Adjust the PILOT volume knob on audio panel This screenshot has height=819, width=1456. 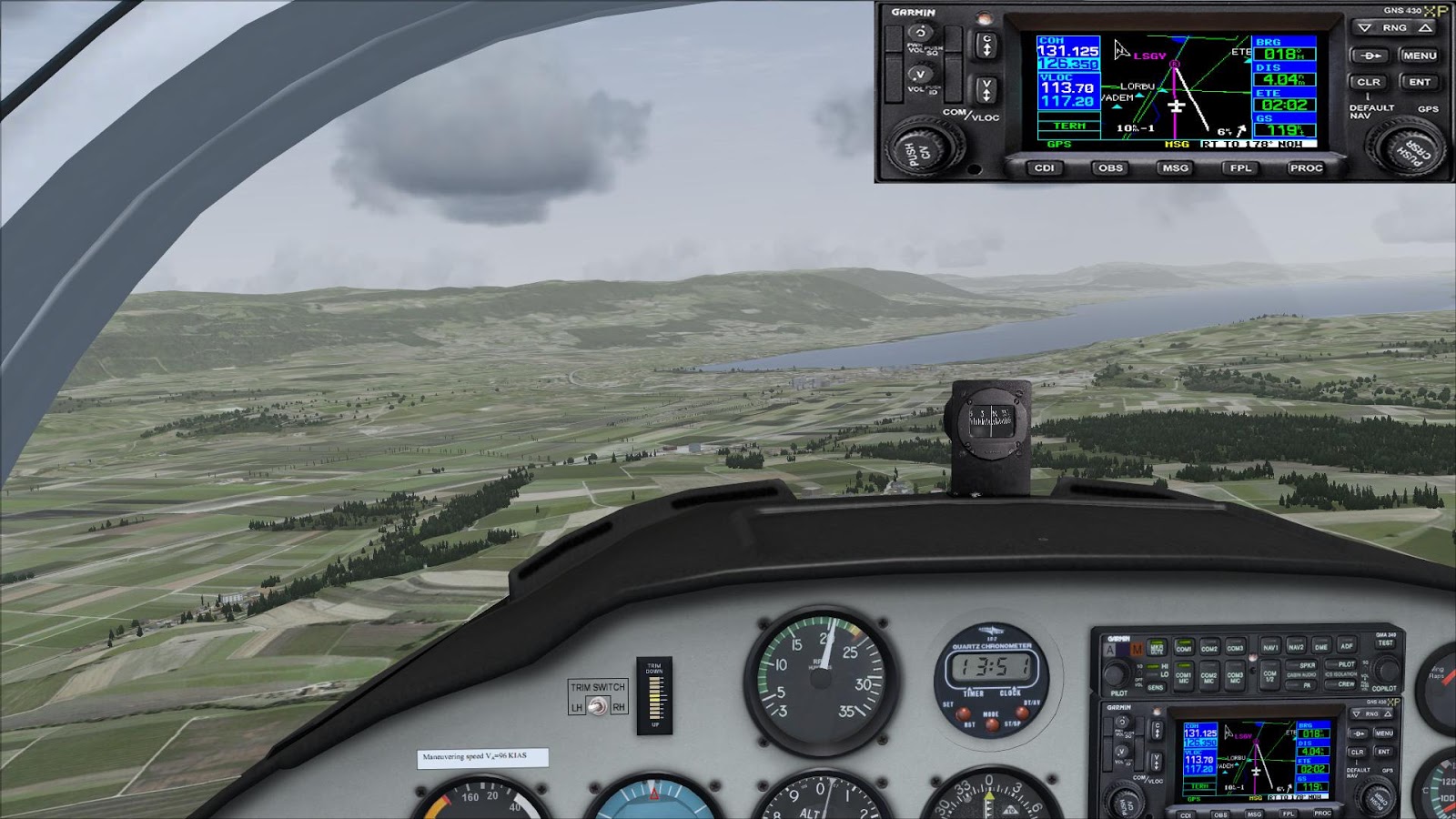1116,672
